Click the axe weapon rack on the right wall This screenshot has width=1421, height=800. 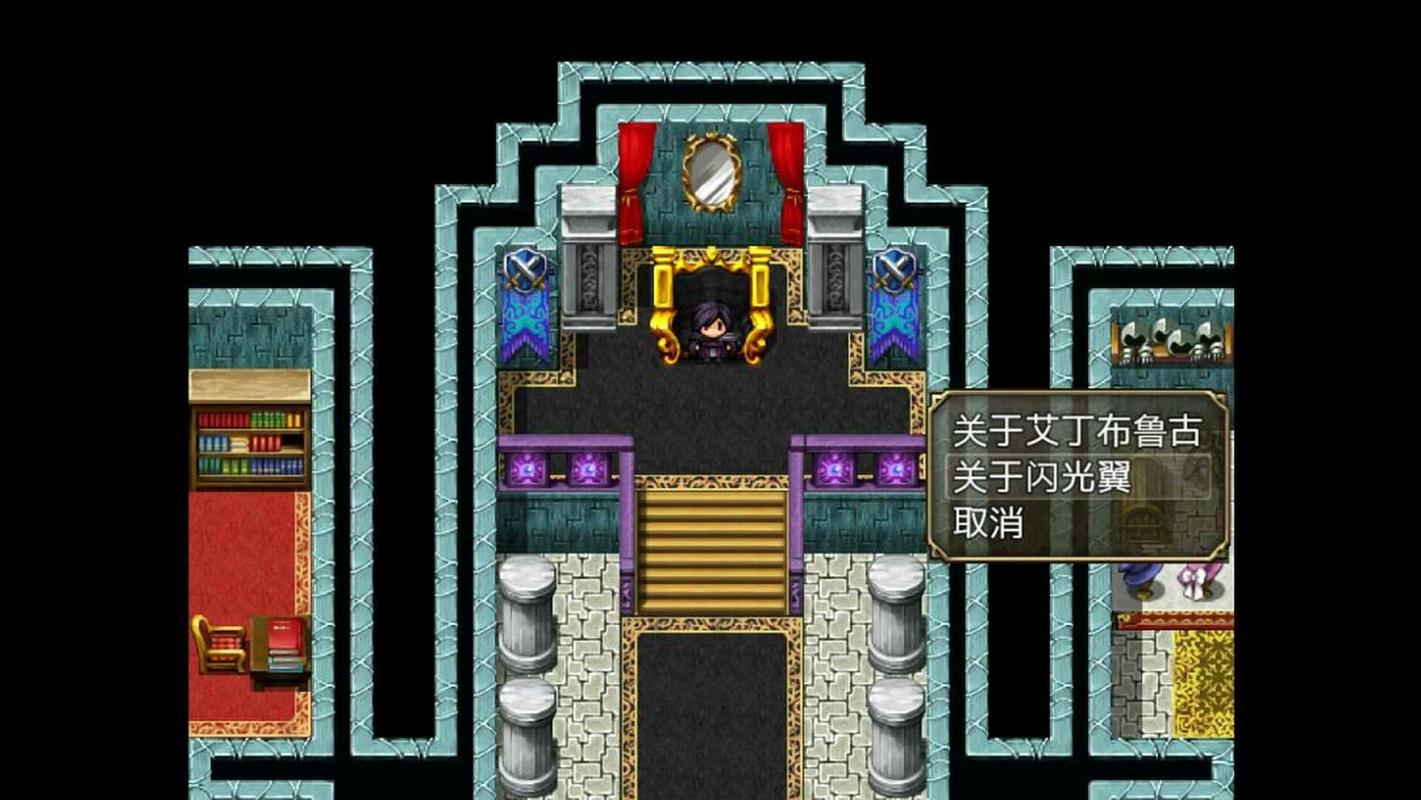[1170, 340]
